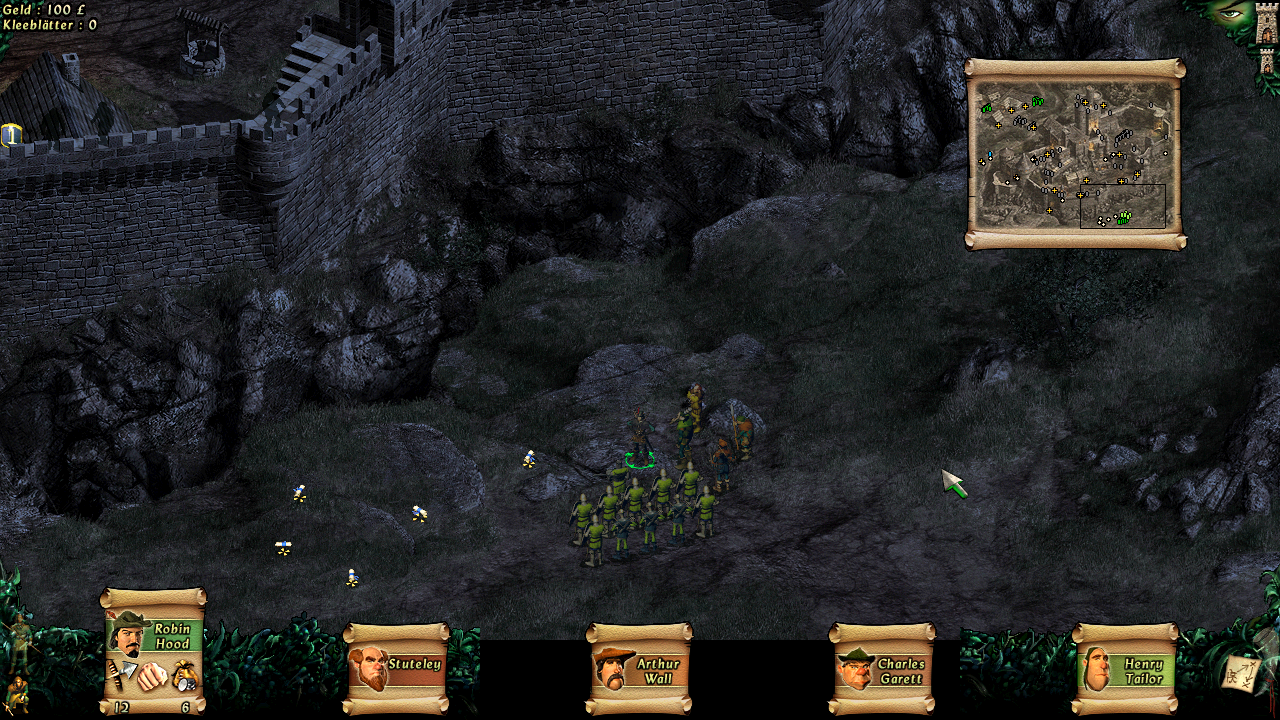This screenshot has height=720, width=1280.
Task: Activate Robin Hood's bow and arrow action
Action: [120, 673]
